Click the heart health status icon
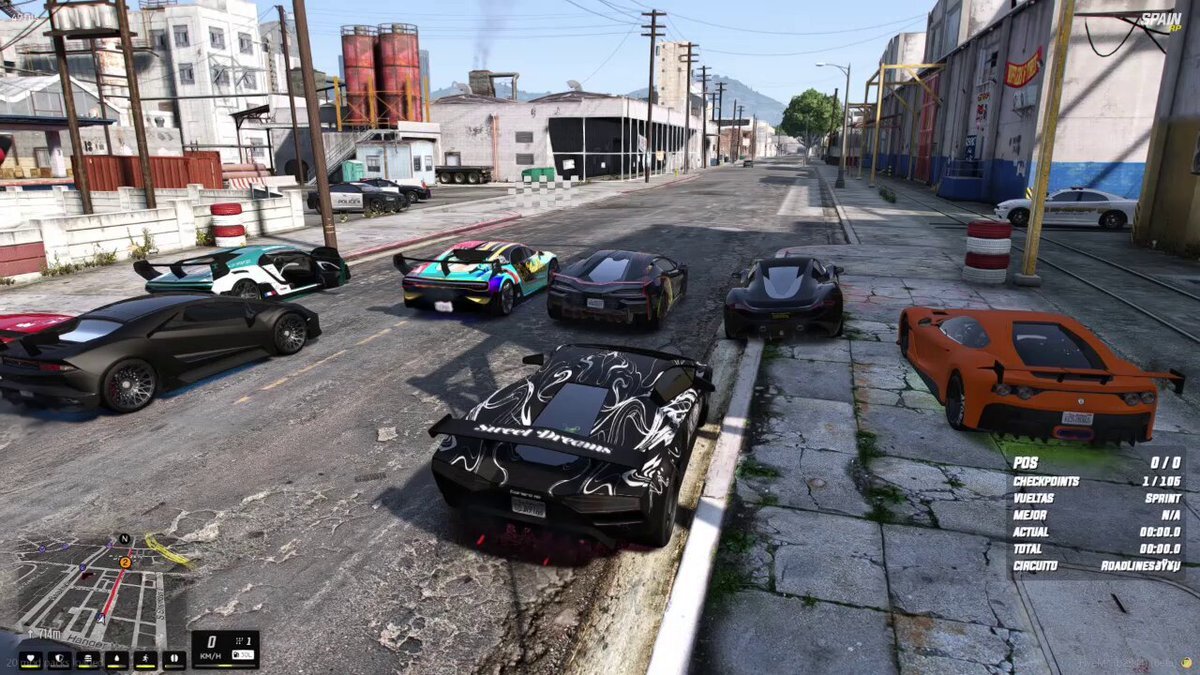This screenshot has width=1200, height=675. (30, 660)
